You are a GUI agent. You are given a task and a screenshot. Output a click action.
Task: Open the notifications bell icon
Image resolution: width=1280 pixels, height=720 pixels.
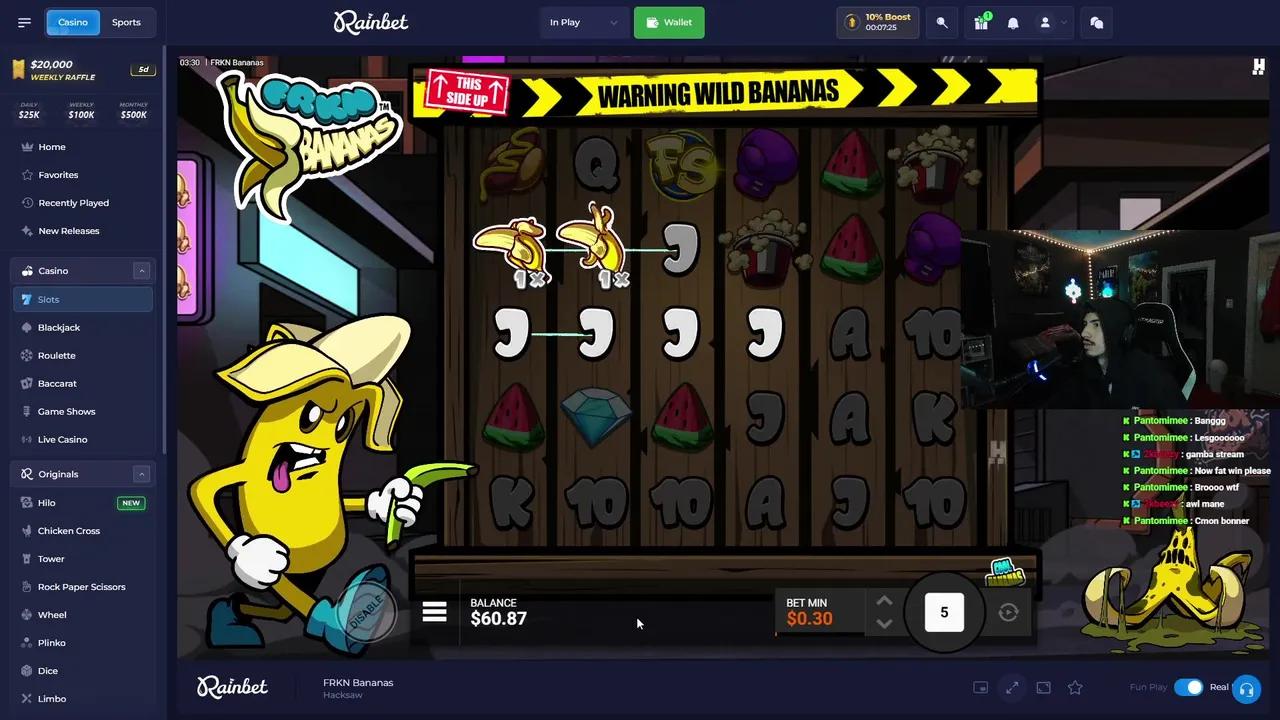click(x=1013, y=22)
